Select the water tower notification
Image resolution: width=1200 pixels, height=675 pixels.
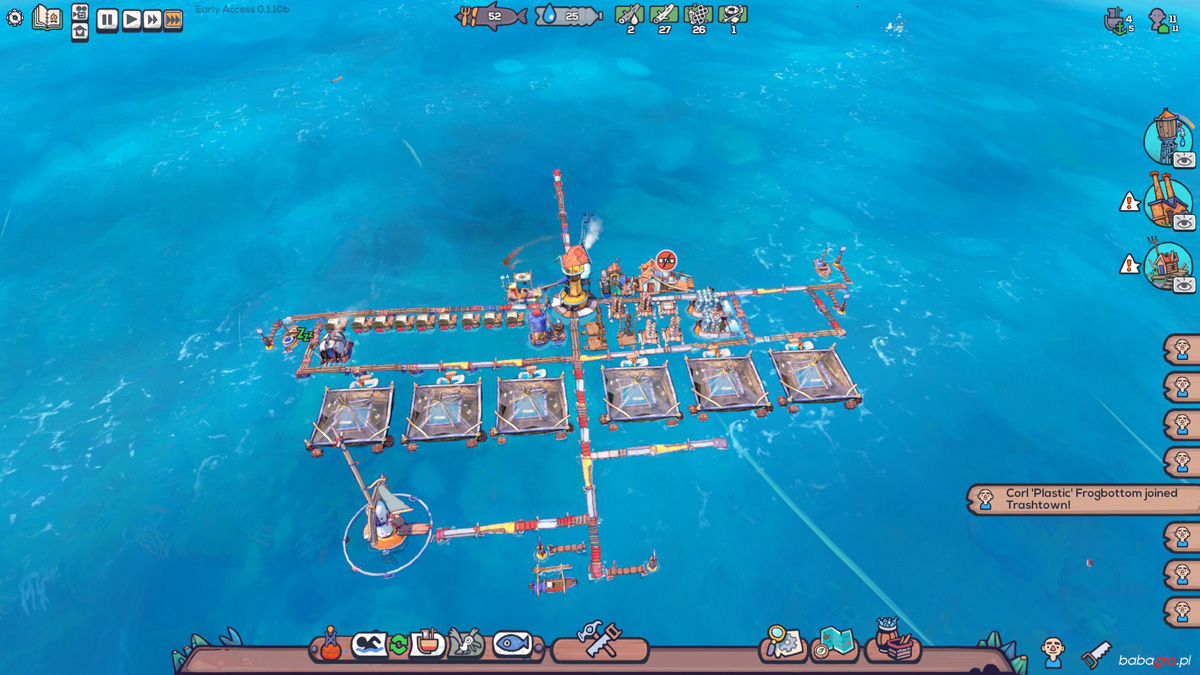tap(1165, 137)
